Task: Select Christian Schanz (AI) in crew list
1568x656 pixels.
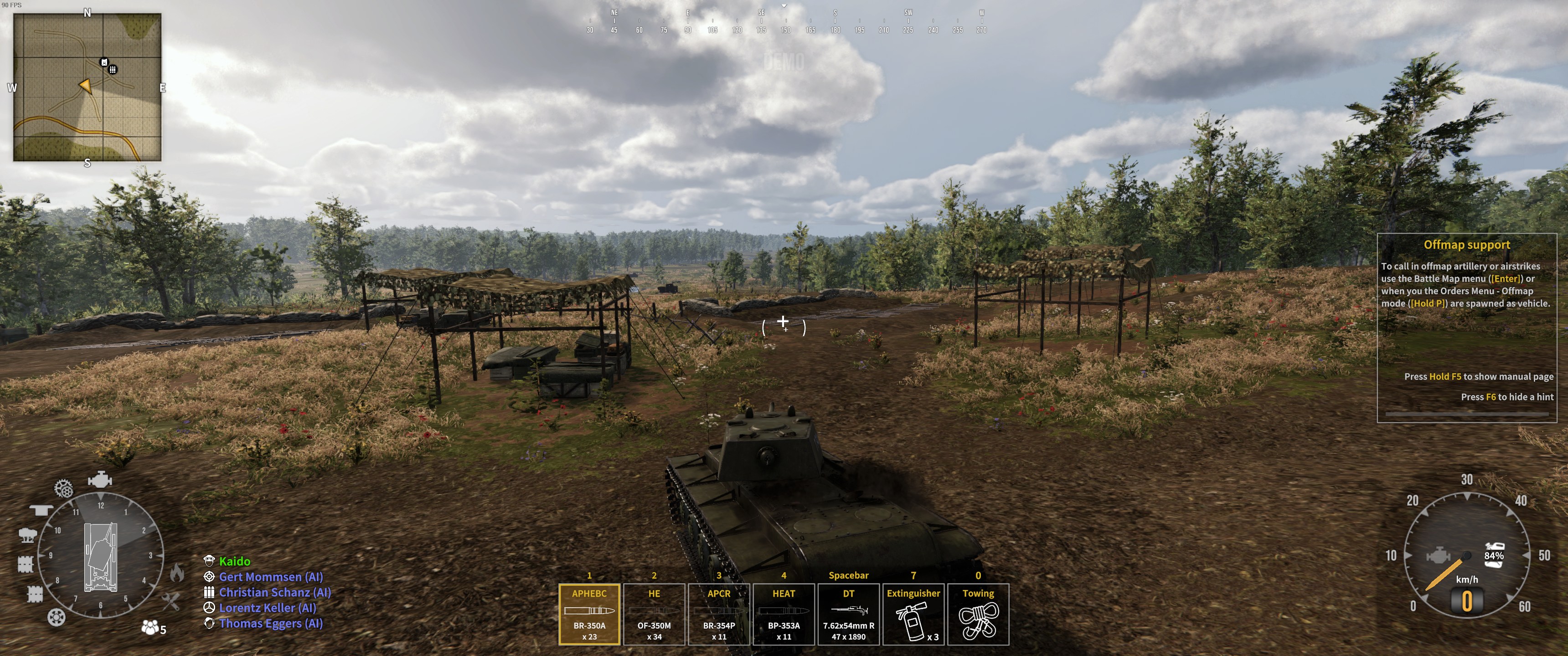Action: [274, 592]
